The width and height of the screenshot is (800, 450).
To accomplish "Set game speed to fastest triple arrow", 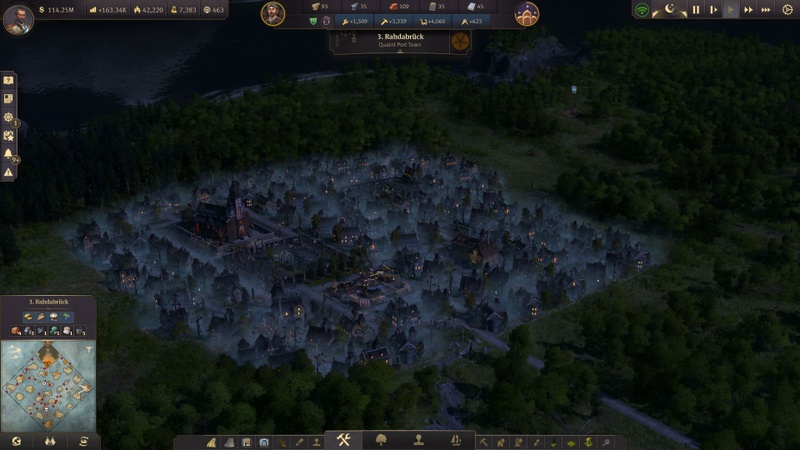I will point(766,10).
